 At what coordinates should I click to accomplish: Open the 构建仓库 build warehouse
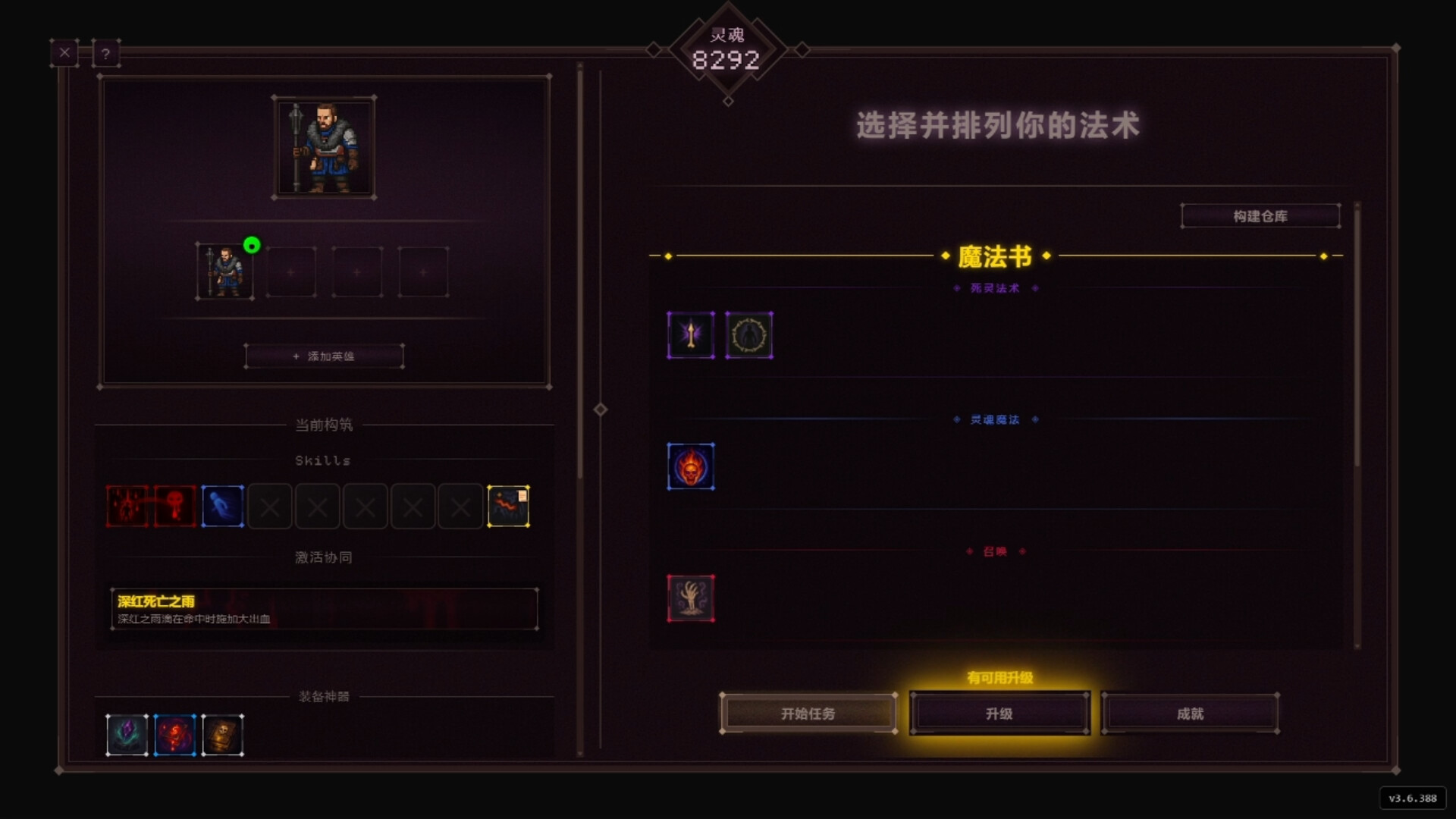point(1261,215)
